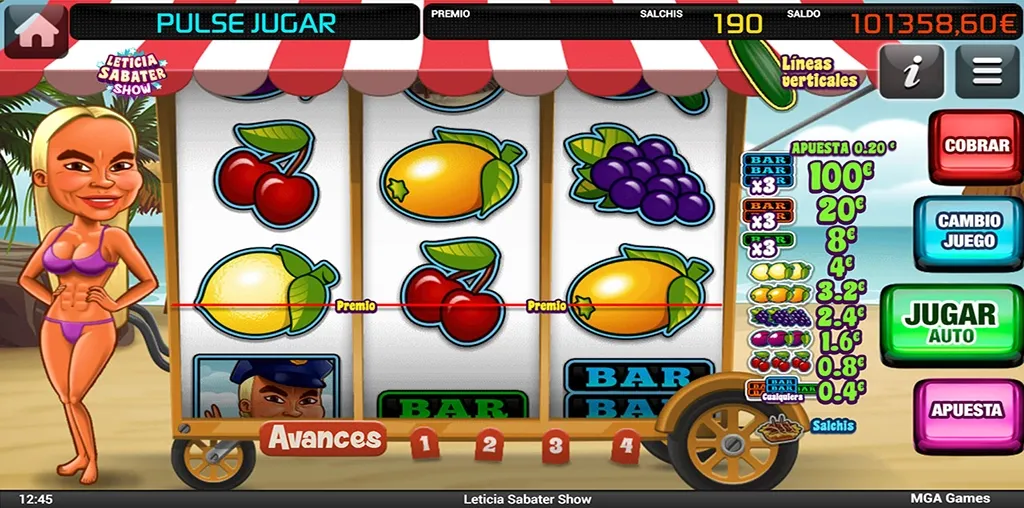Spin the reels with Jugar Auto
This screenshot has height=508, width=1024.
[950, 322]
